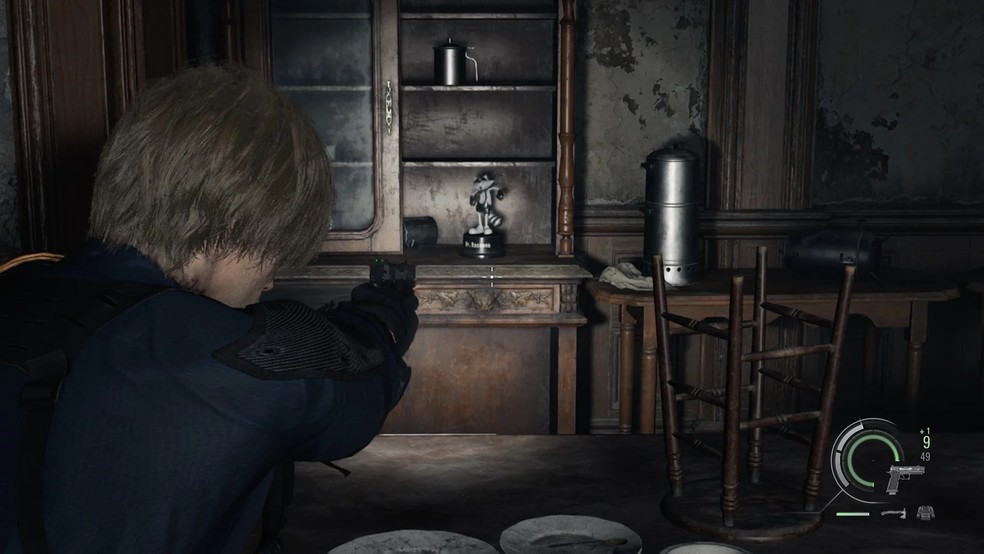984x554 pixels.
Task: Select the equipped handgun icon
Action: click(x=905, y=479)
